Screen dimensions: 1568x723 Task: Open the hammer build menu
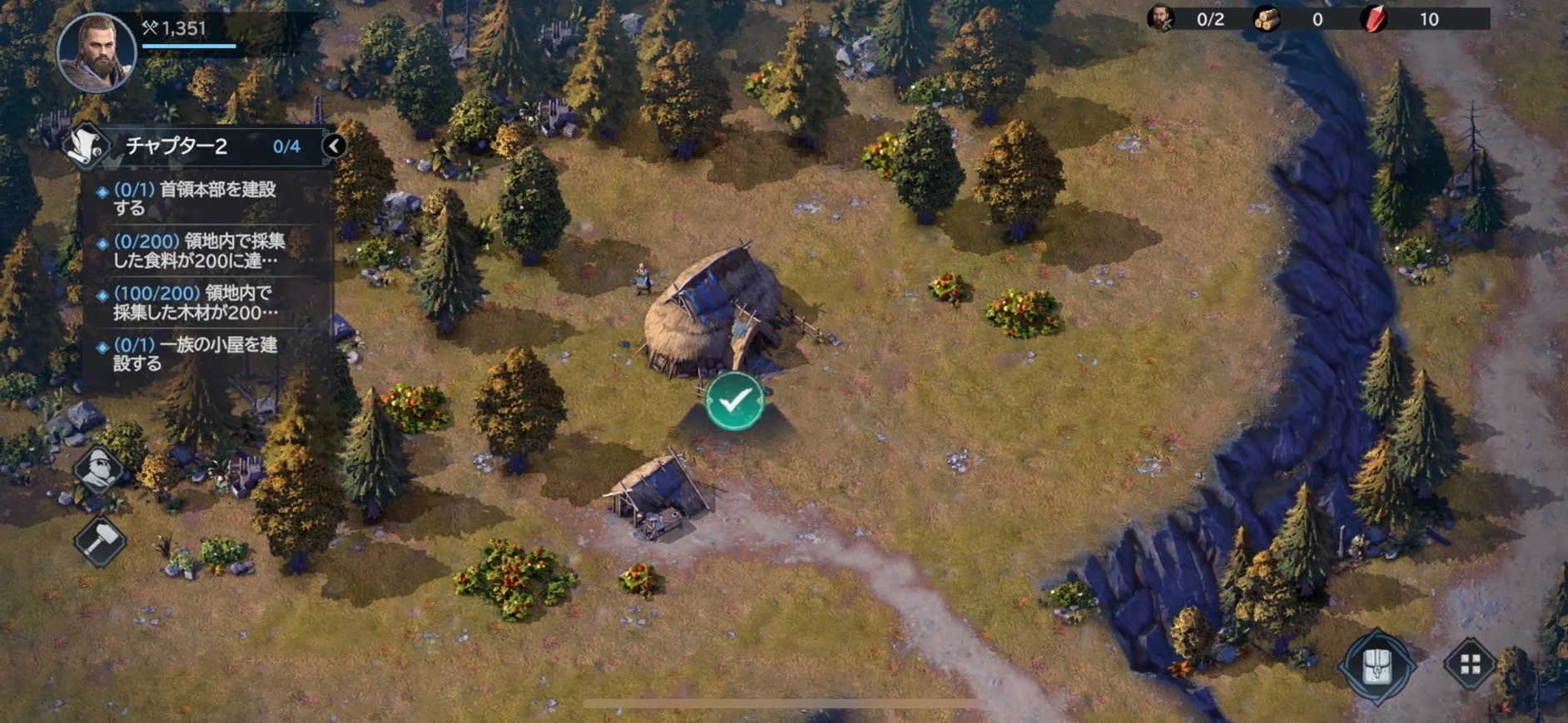[x=100, y=542]
